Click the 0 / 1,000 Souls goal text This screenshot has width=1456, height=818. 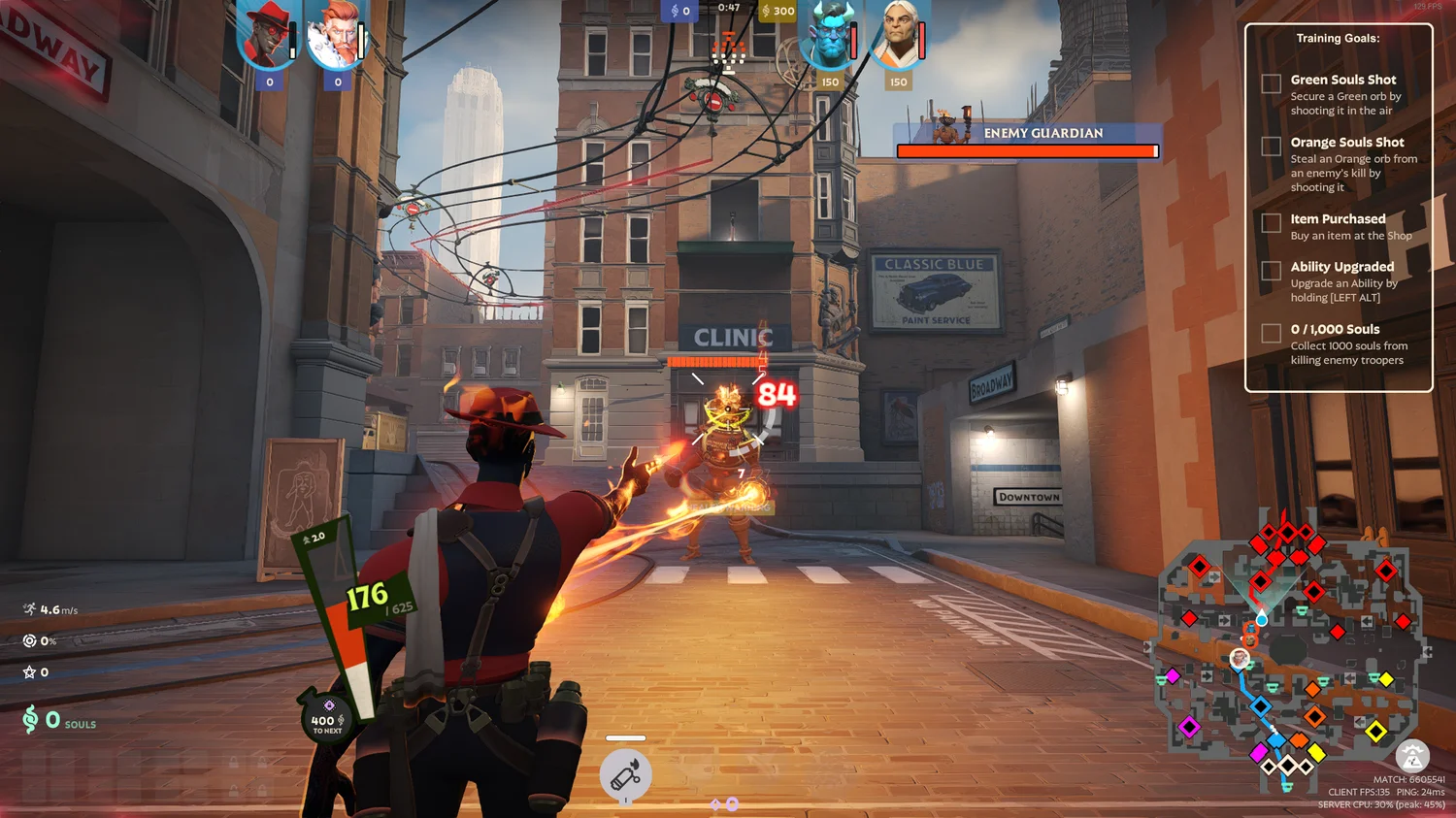(1335, 329)
